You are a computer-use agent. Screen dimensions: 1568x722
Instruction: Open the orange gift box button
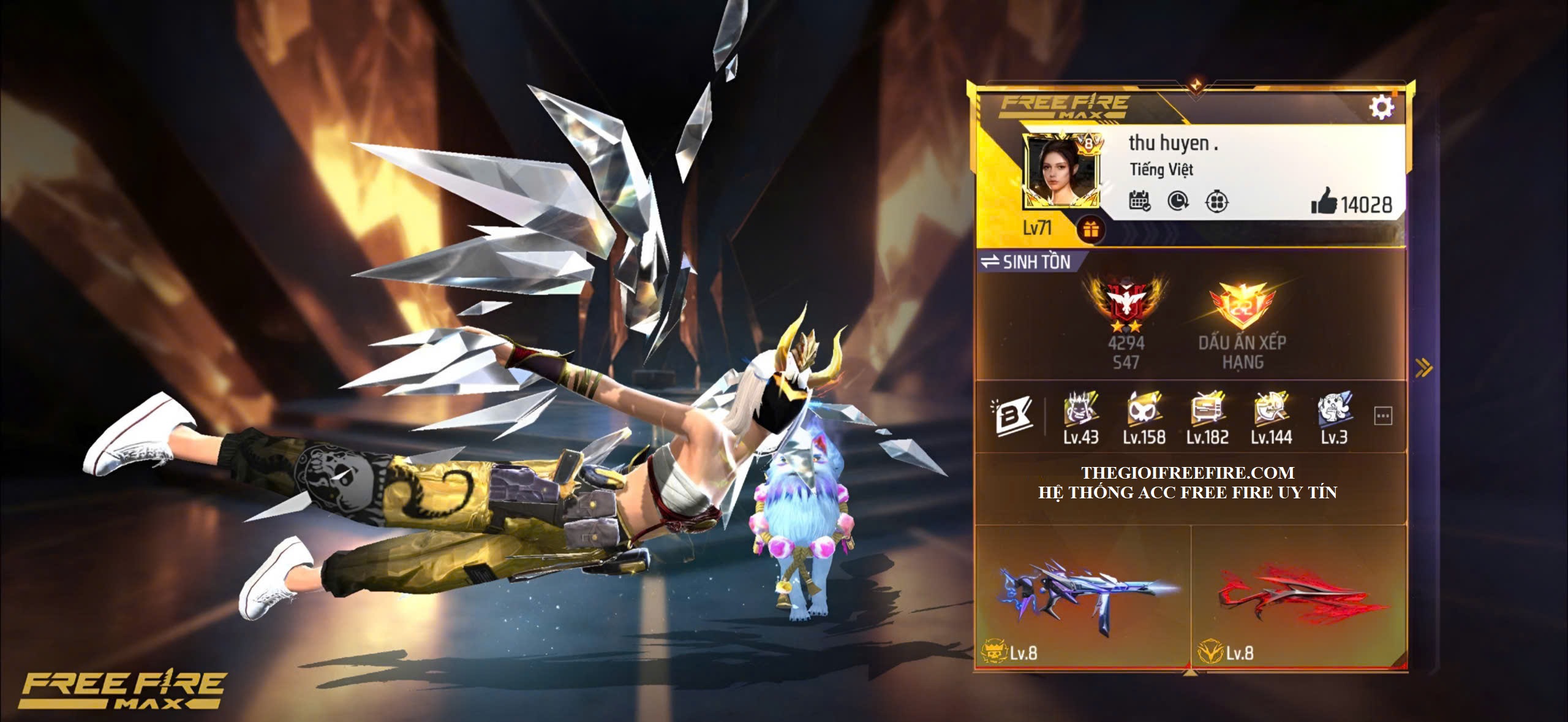[1091, 230]
